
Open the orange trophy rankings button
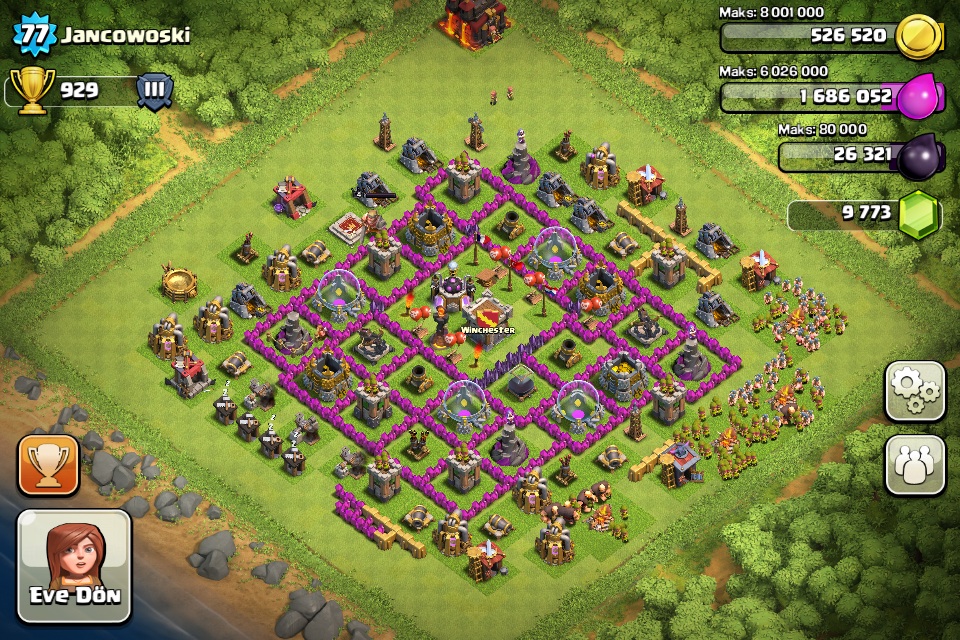[x=48, y=465]
